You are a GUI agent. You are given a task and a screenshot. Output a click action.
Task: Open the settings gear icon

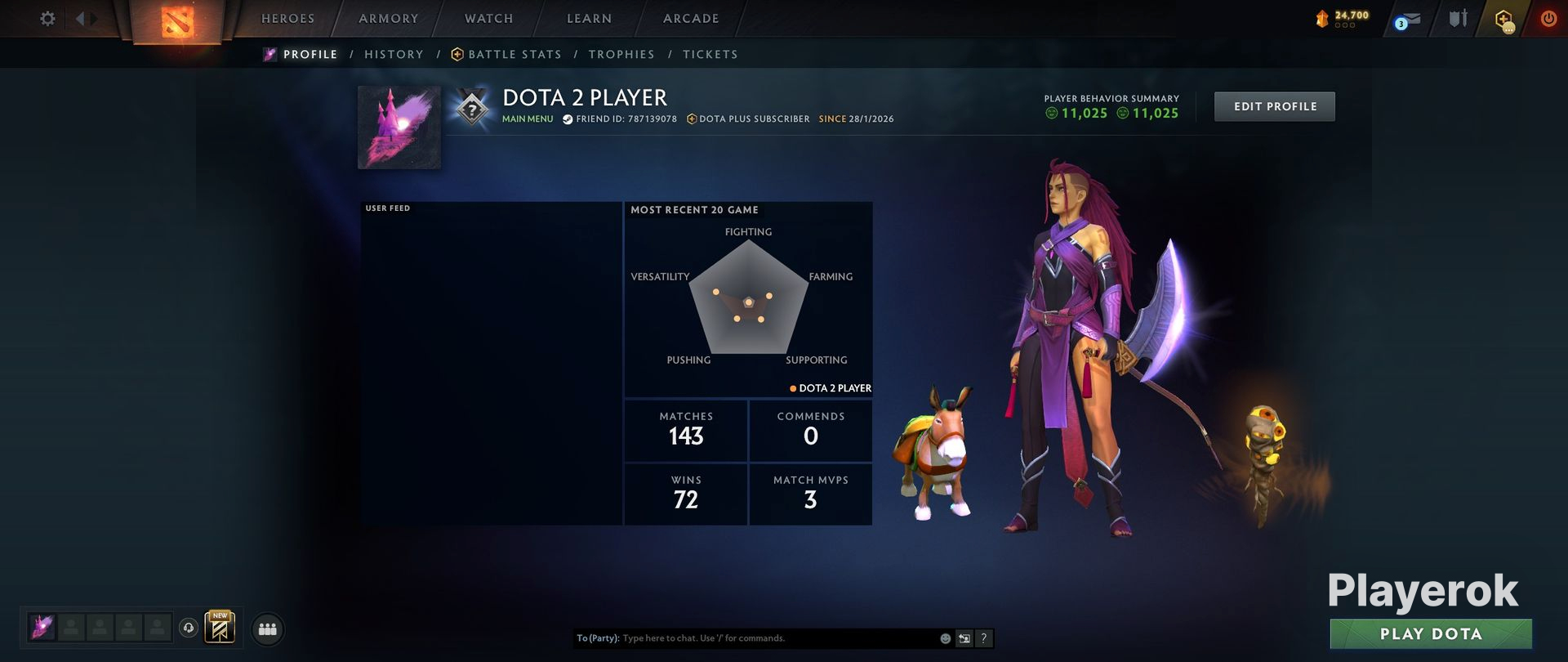[48, 18]
